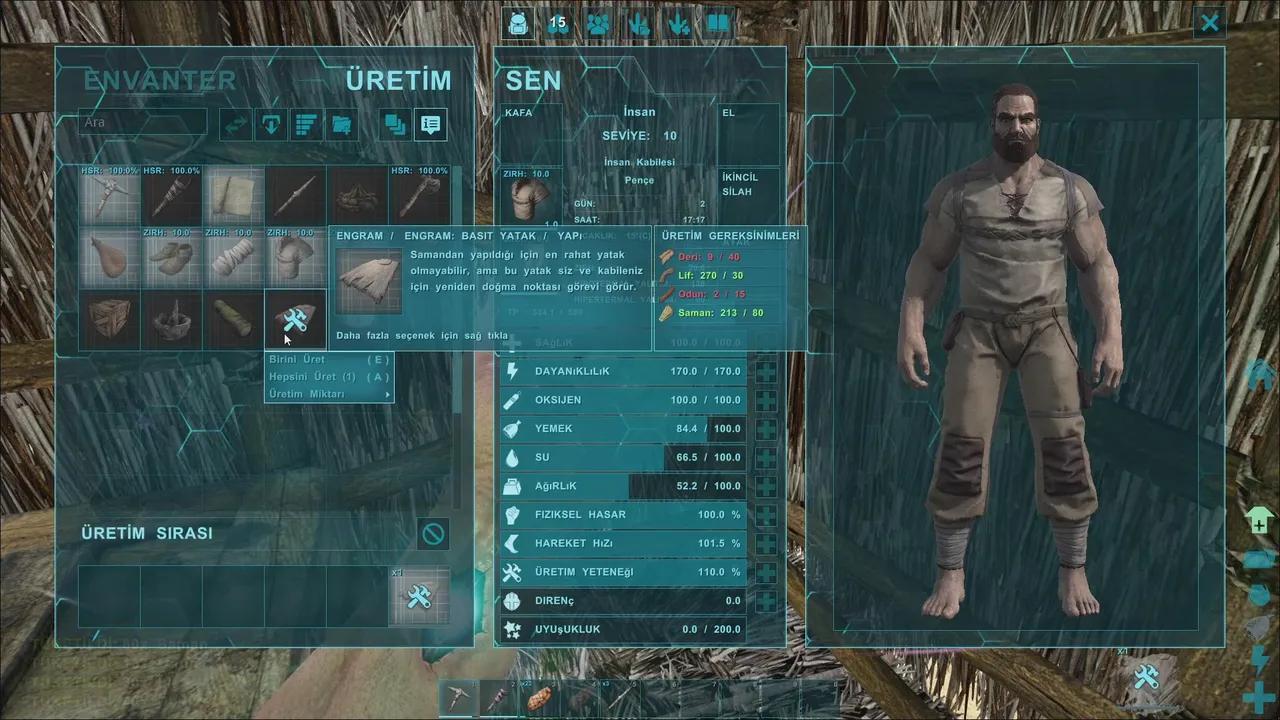Select the stone pickaxe engram

click(110, 196)
